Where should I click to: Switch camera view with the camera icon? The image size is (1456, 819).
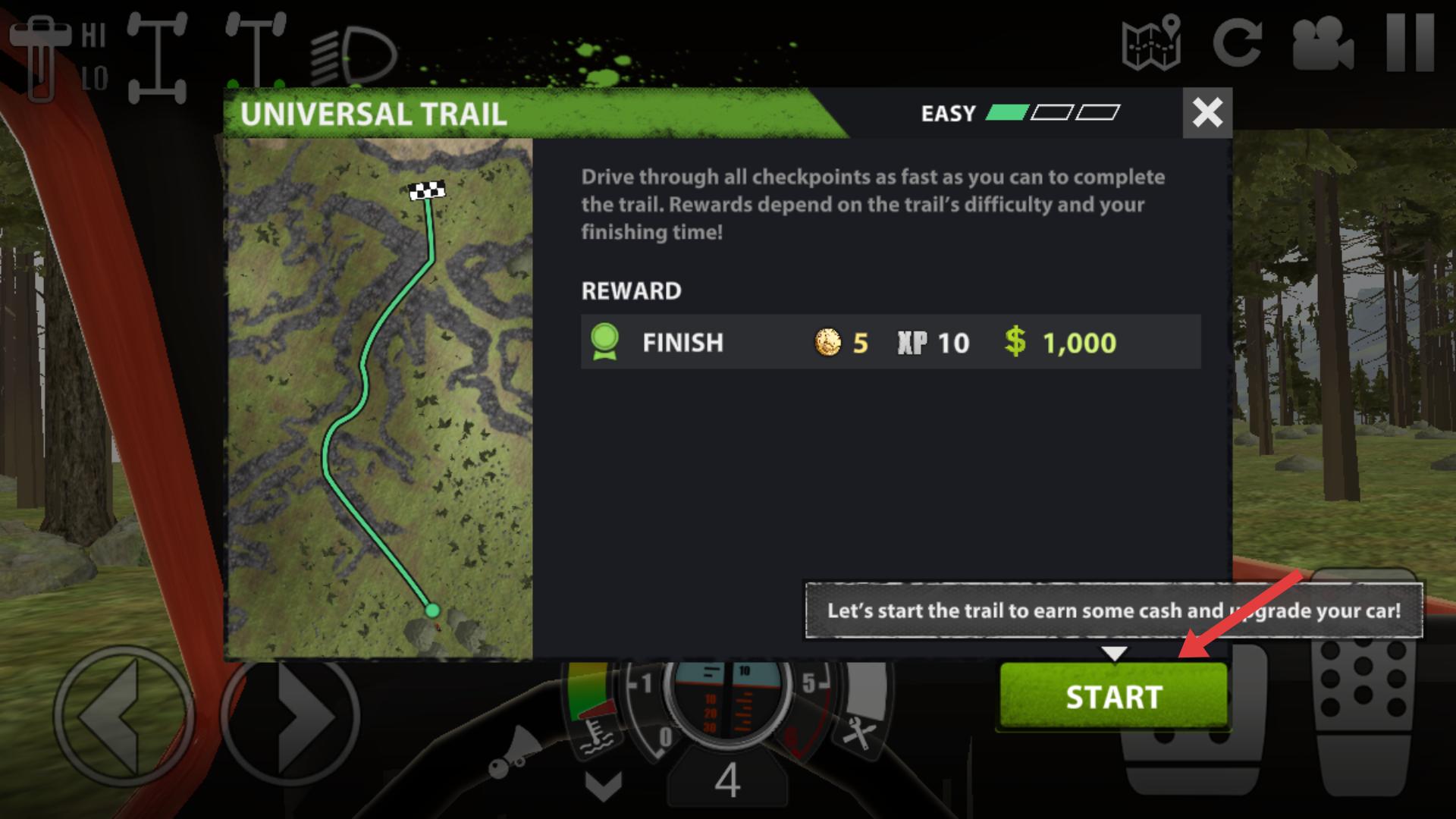(x=1323, y=43)
